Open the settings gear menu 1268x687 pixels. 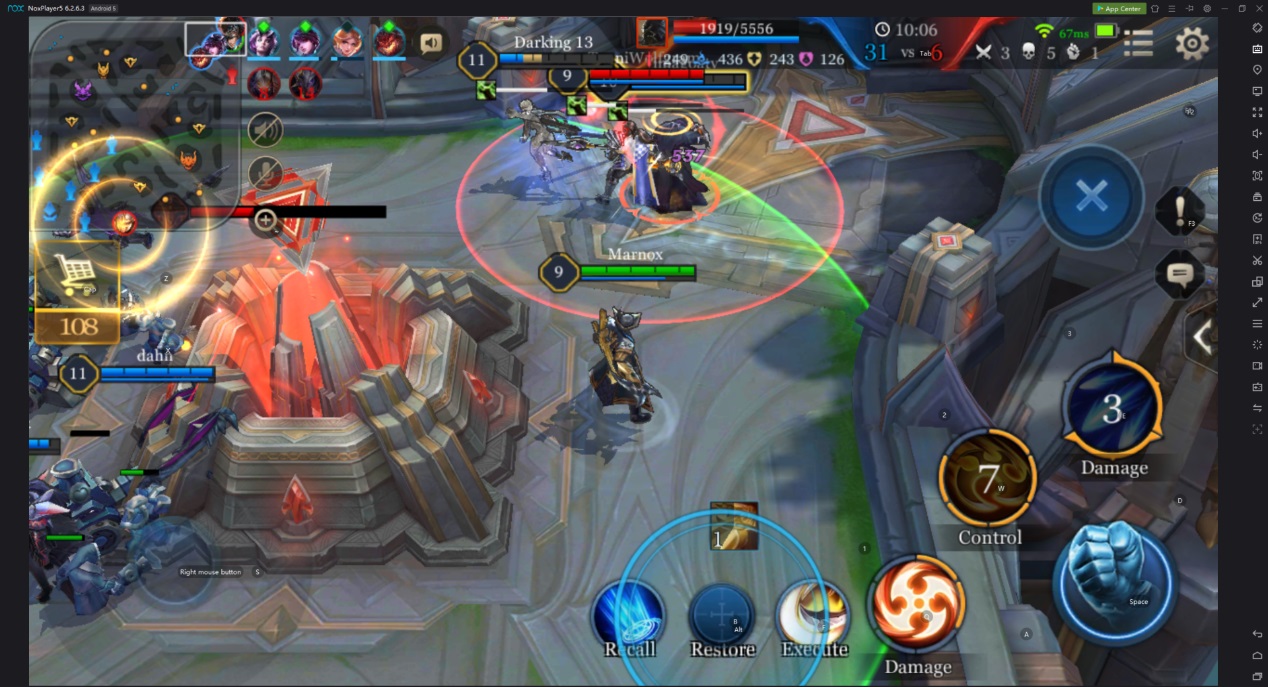1191,43
